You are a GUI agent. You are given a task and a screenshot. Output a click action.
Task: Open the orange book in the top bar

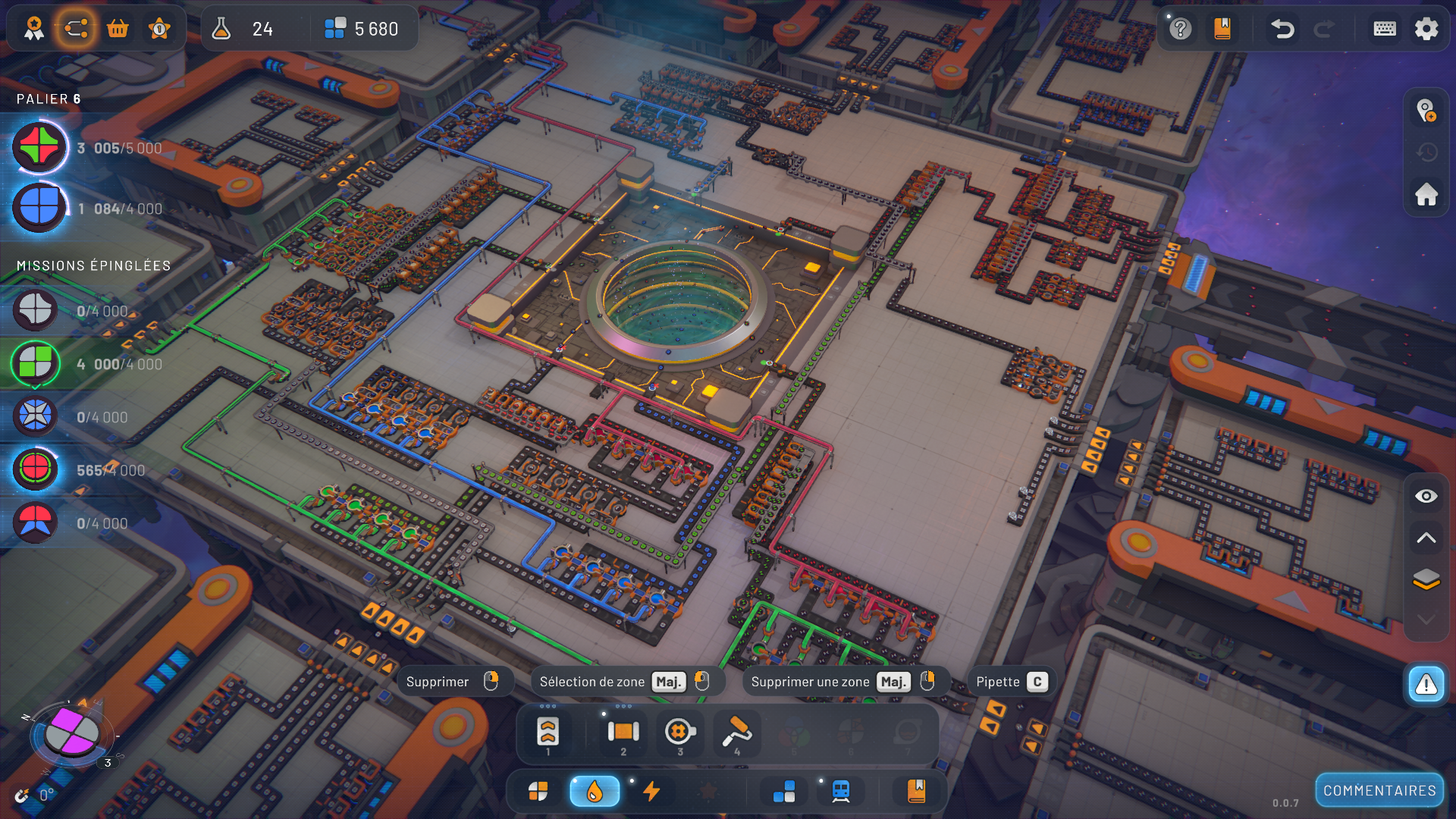click(1222, 29)
